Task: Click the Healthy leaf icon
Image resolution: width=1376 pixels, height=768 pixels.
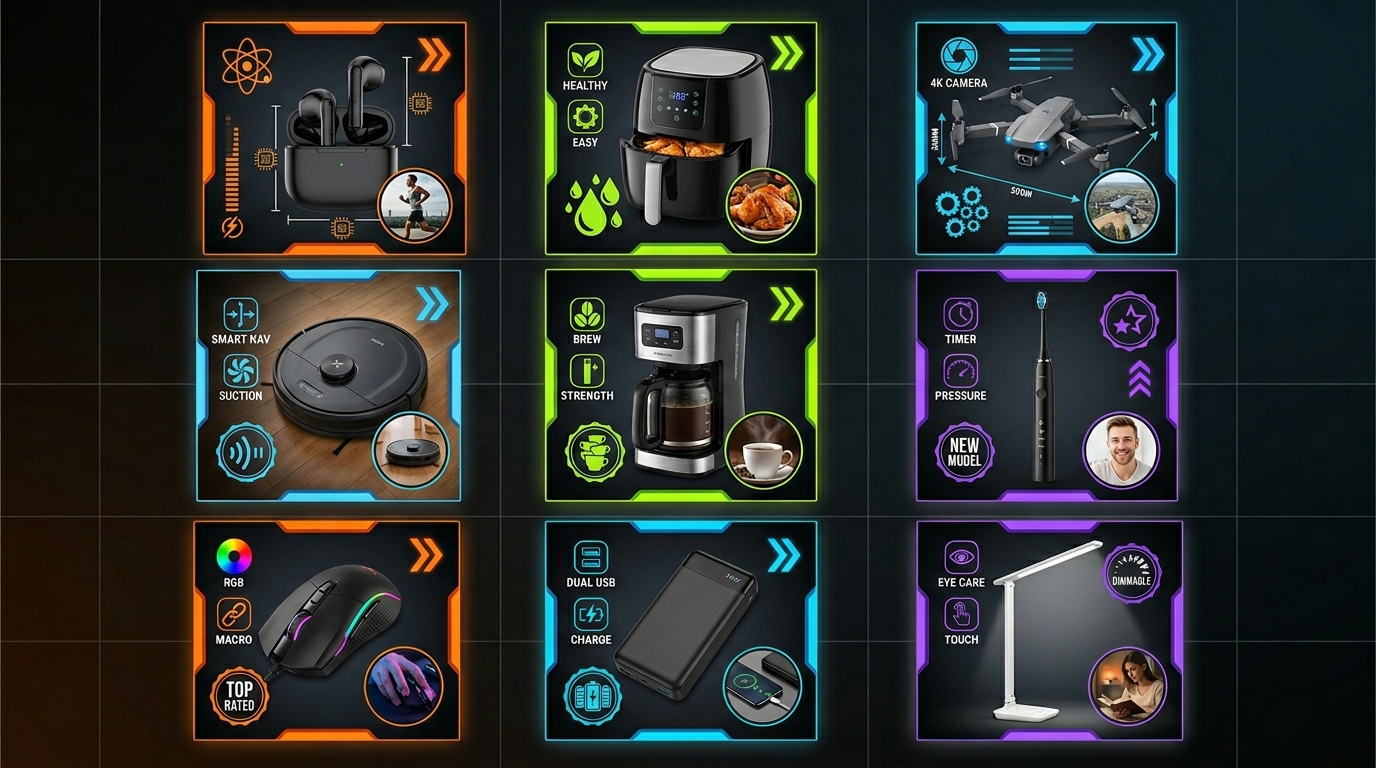Action: [585, 60]
